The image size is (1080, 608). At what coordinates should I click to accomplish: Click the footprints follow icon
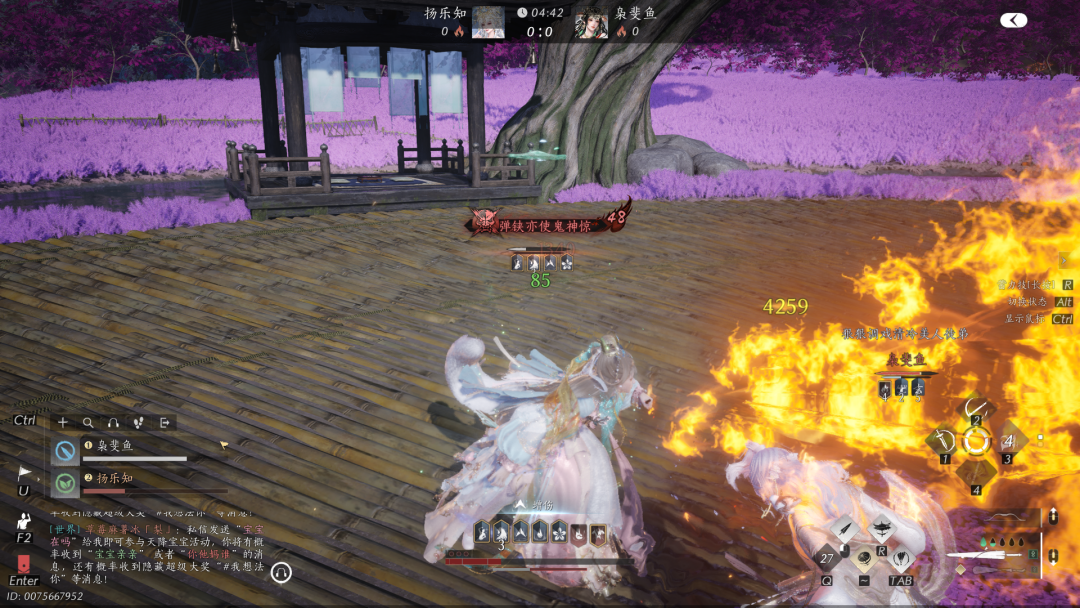pyautogui.click(x=138, y=423)
